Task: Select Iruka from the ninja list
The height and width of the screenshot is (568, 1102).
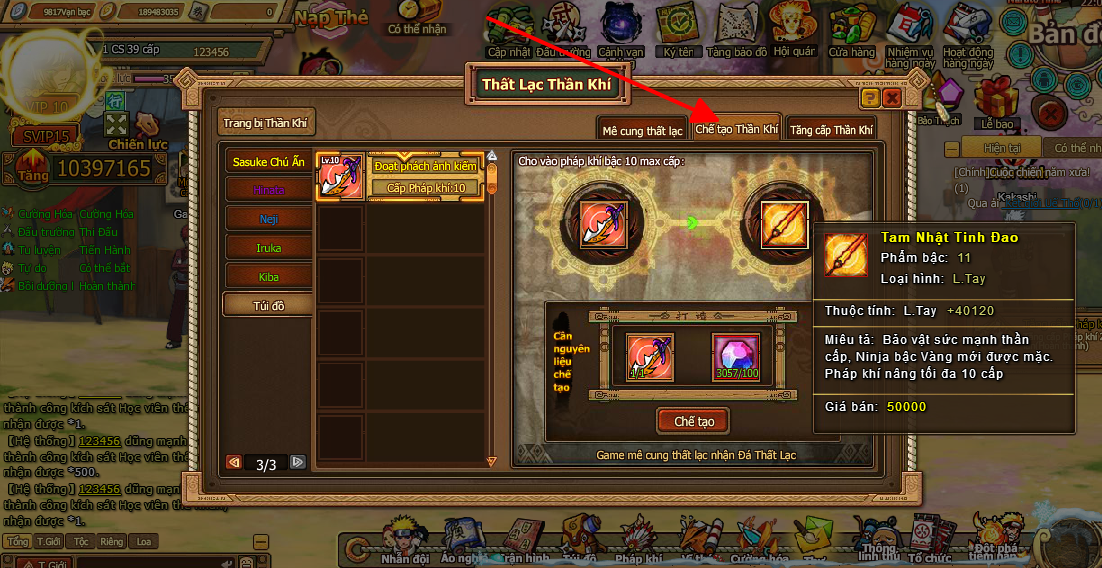Action: coord(268,247)
